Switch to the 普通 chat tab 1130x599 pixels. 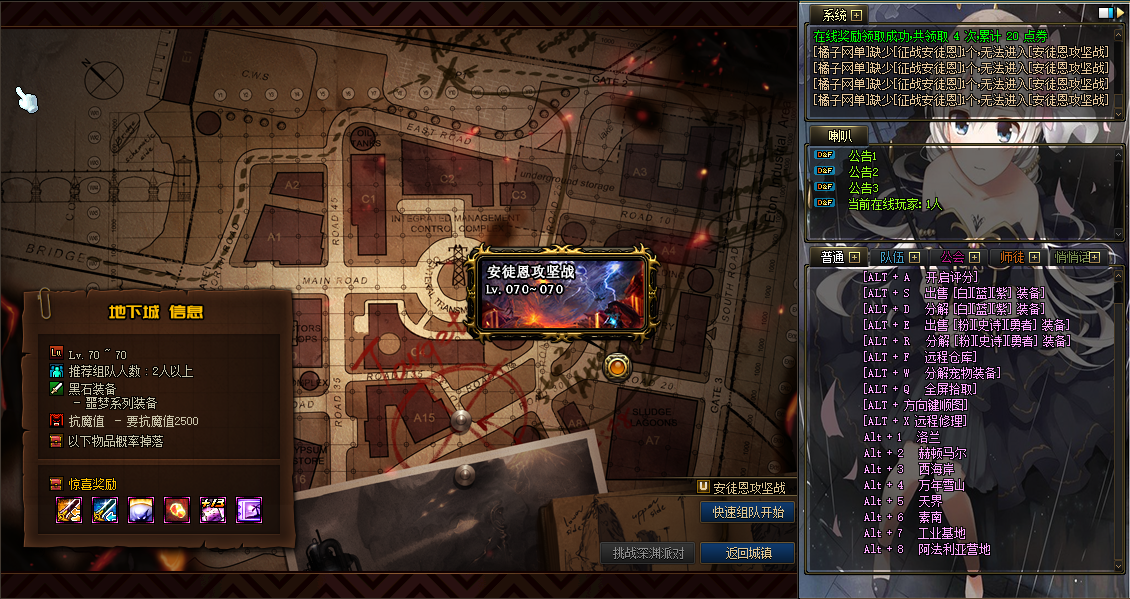click(x=832, y=257)
